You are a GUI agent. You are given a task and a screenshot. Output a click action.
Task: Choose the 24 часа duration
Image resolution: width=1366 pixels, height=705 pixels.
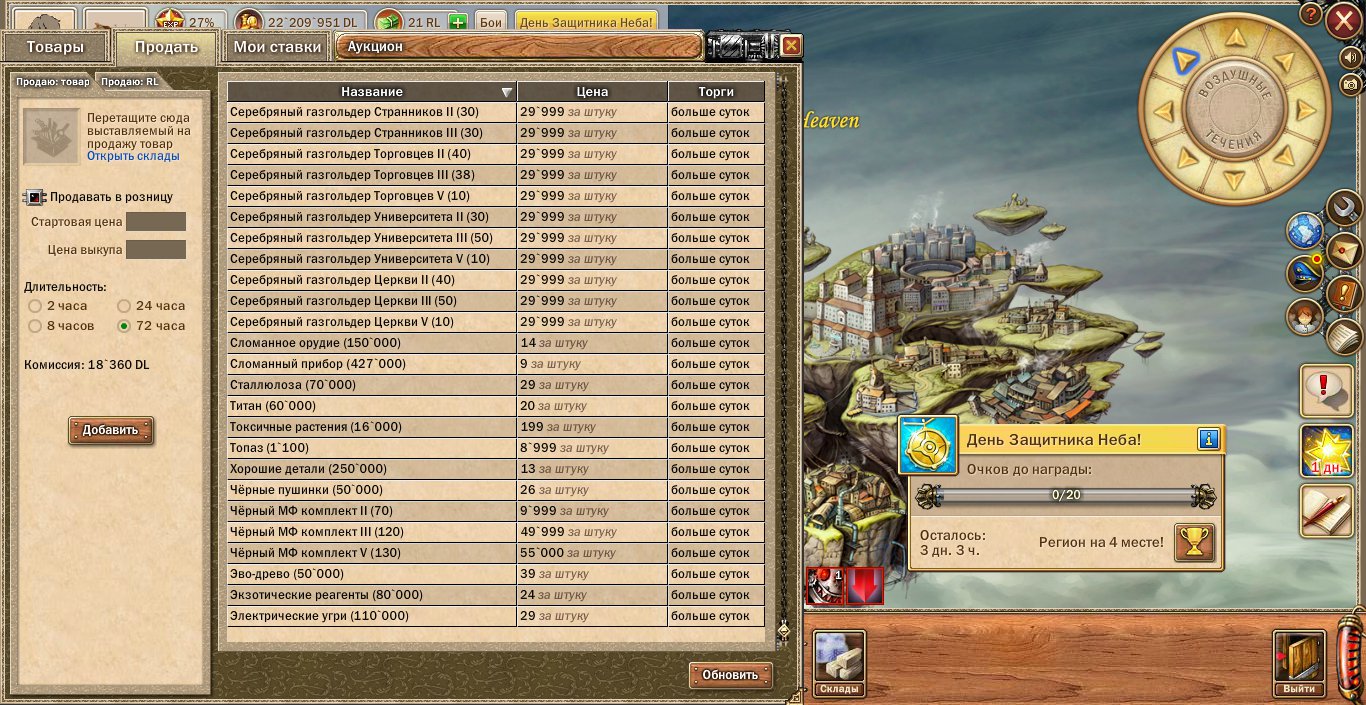pyautogui.click(x=125, y=306)
